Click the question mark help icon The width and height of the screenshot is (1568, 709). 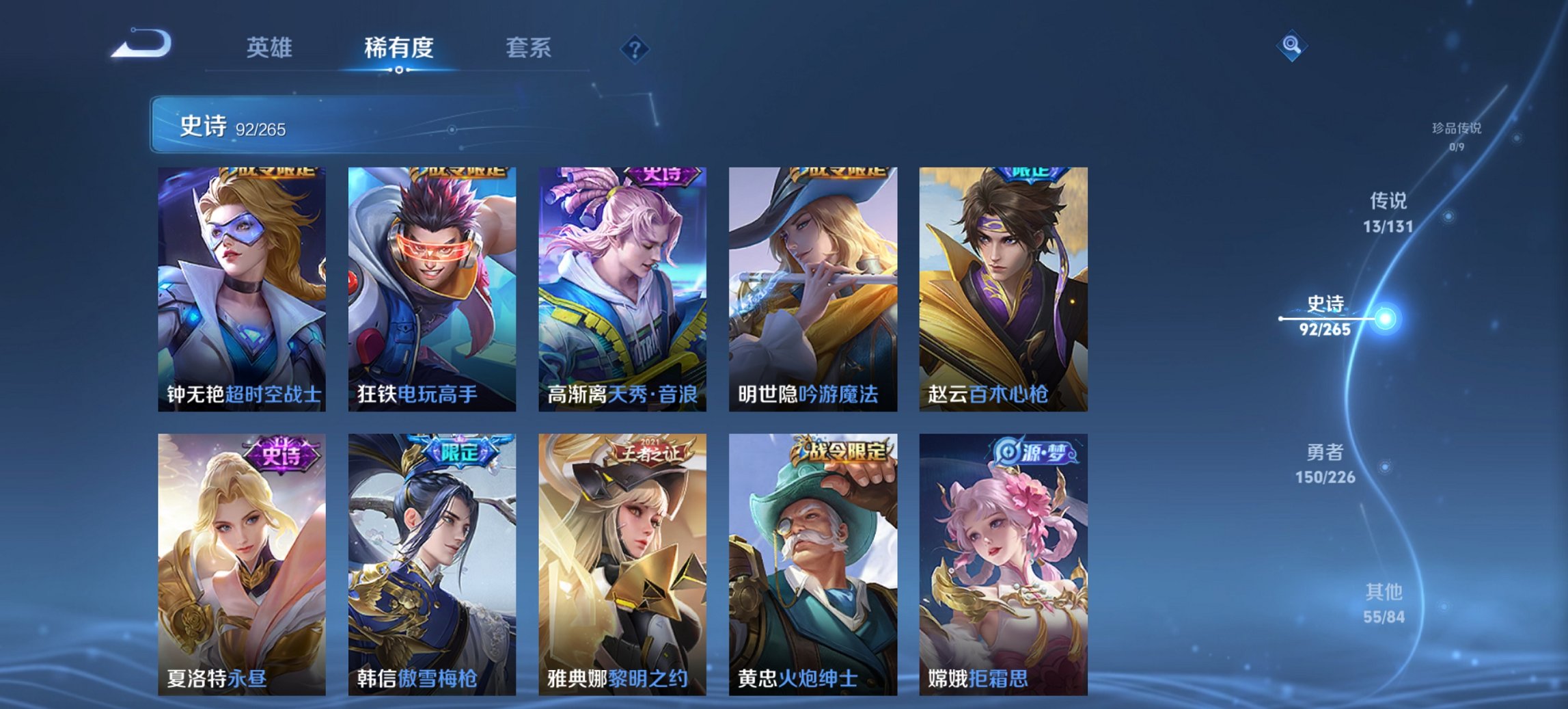pos(634,46)
